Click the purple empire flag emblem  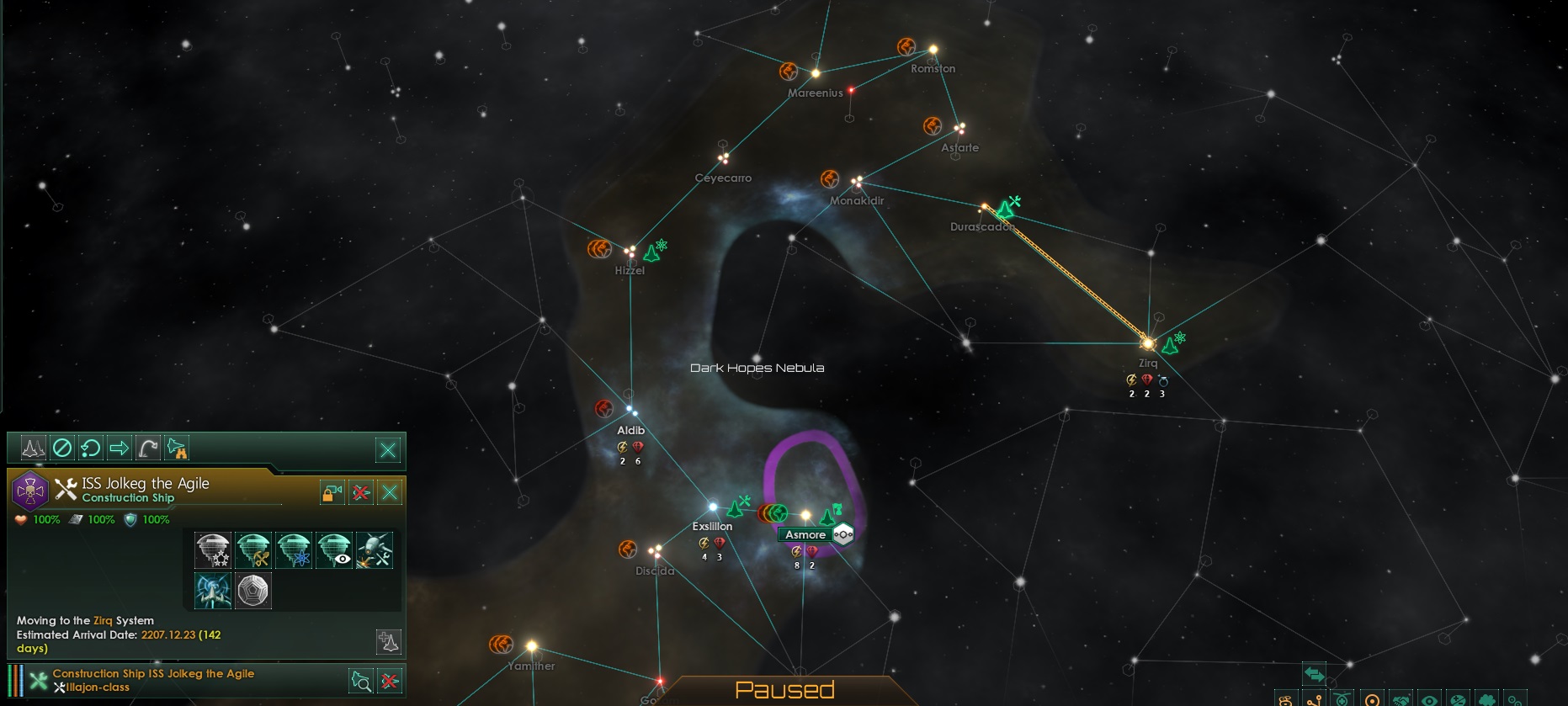point(31,492)
